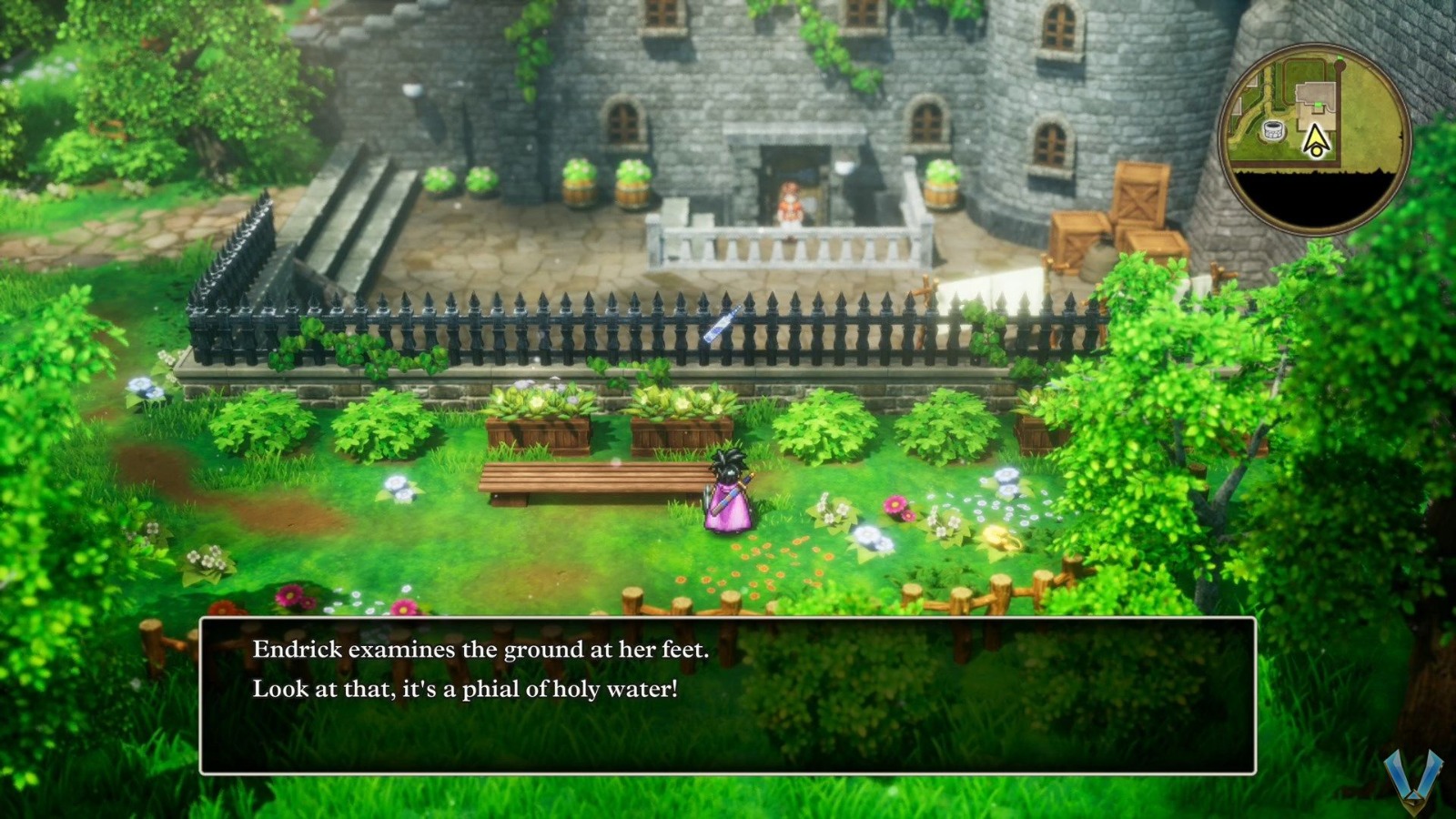The height and width of the screenshot is (819, 1456).
Task: Click the well icon on the minimap
Action: tap(1274, 130)
